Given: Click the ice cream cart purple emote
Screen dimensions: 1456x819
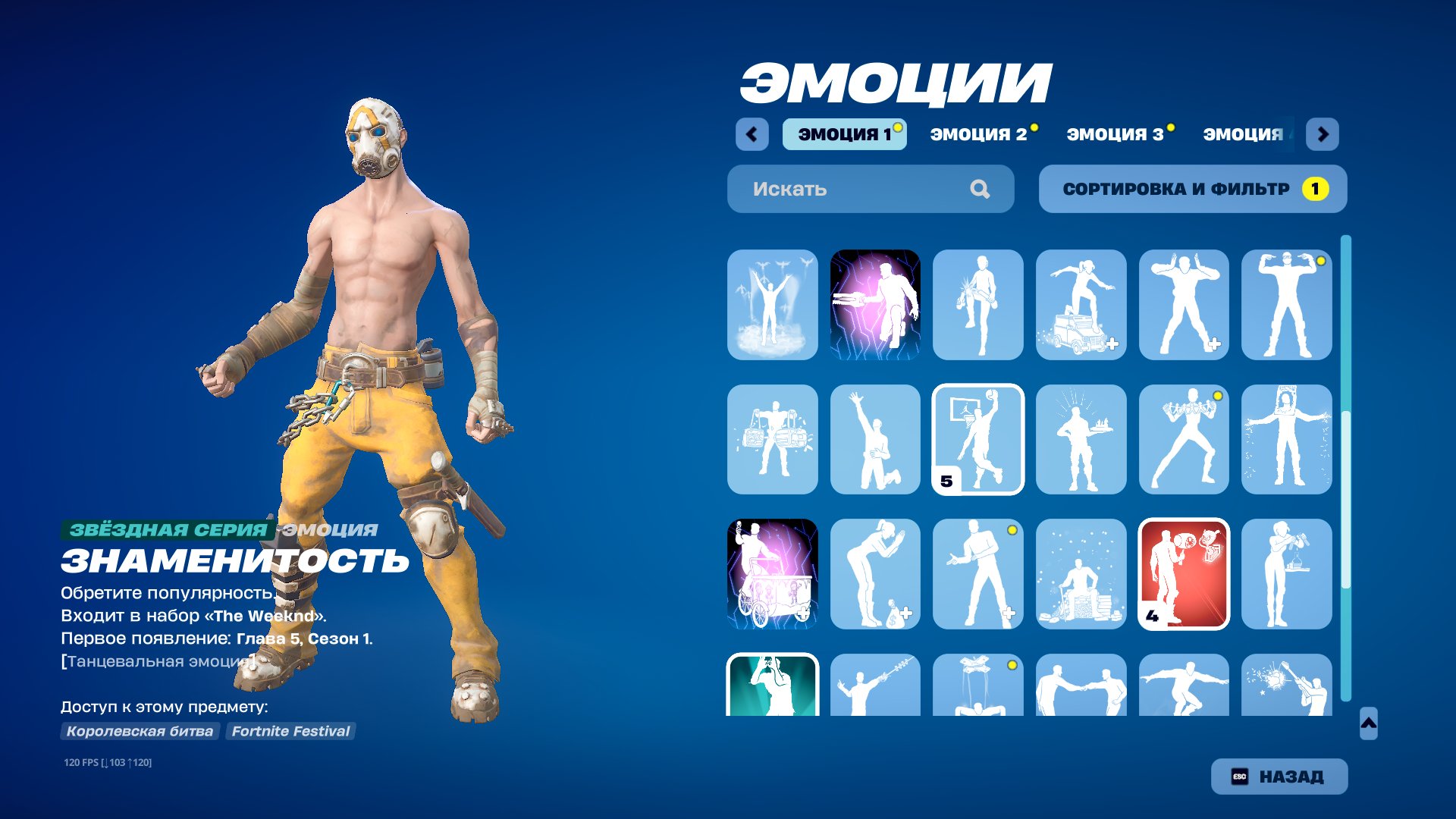Looking at the screenshot, I should click(x=772, y=574).
